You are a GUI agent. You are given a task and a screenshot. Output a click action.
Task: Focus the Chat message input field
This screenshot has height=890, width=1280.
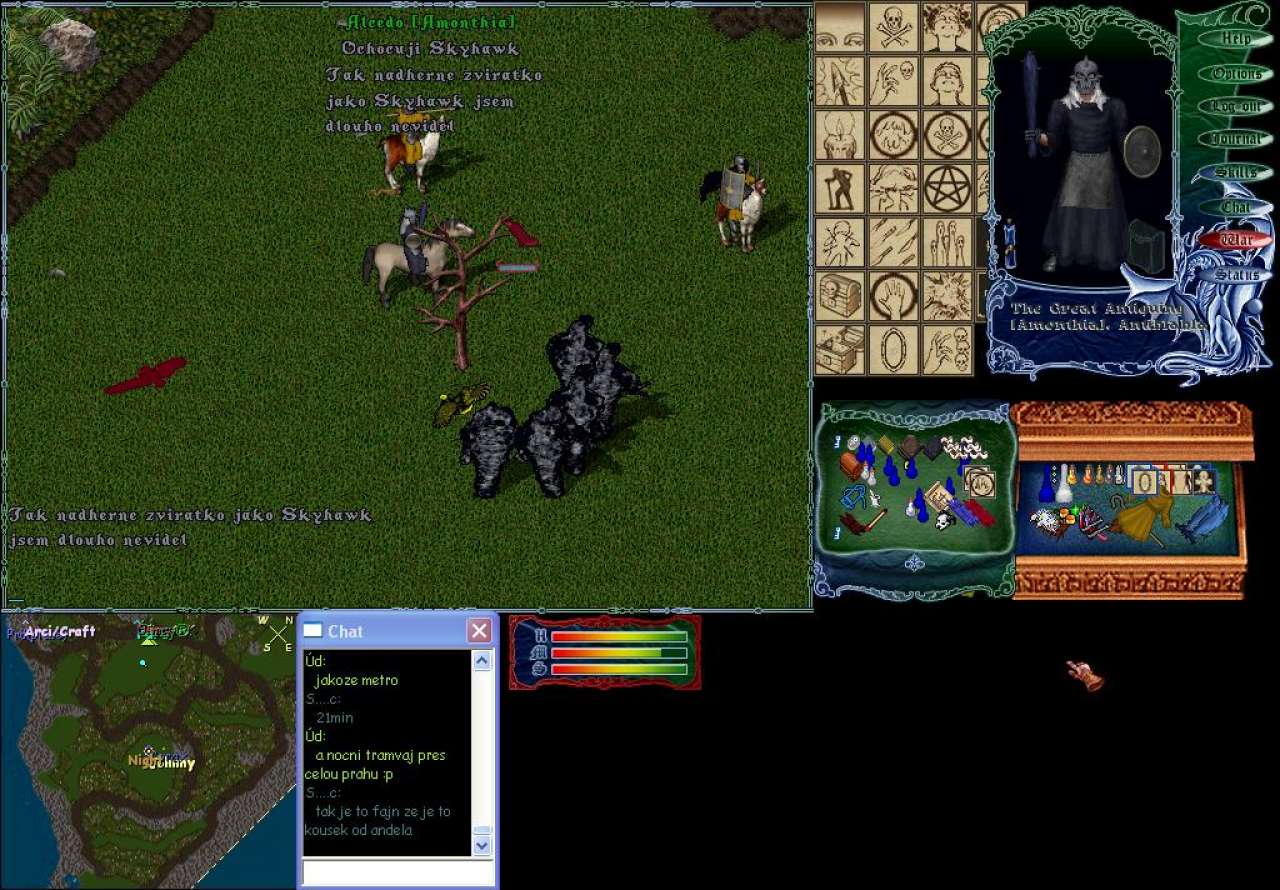(x=399, y=873)
